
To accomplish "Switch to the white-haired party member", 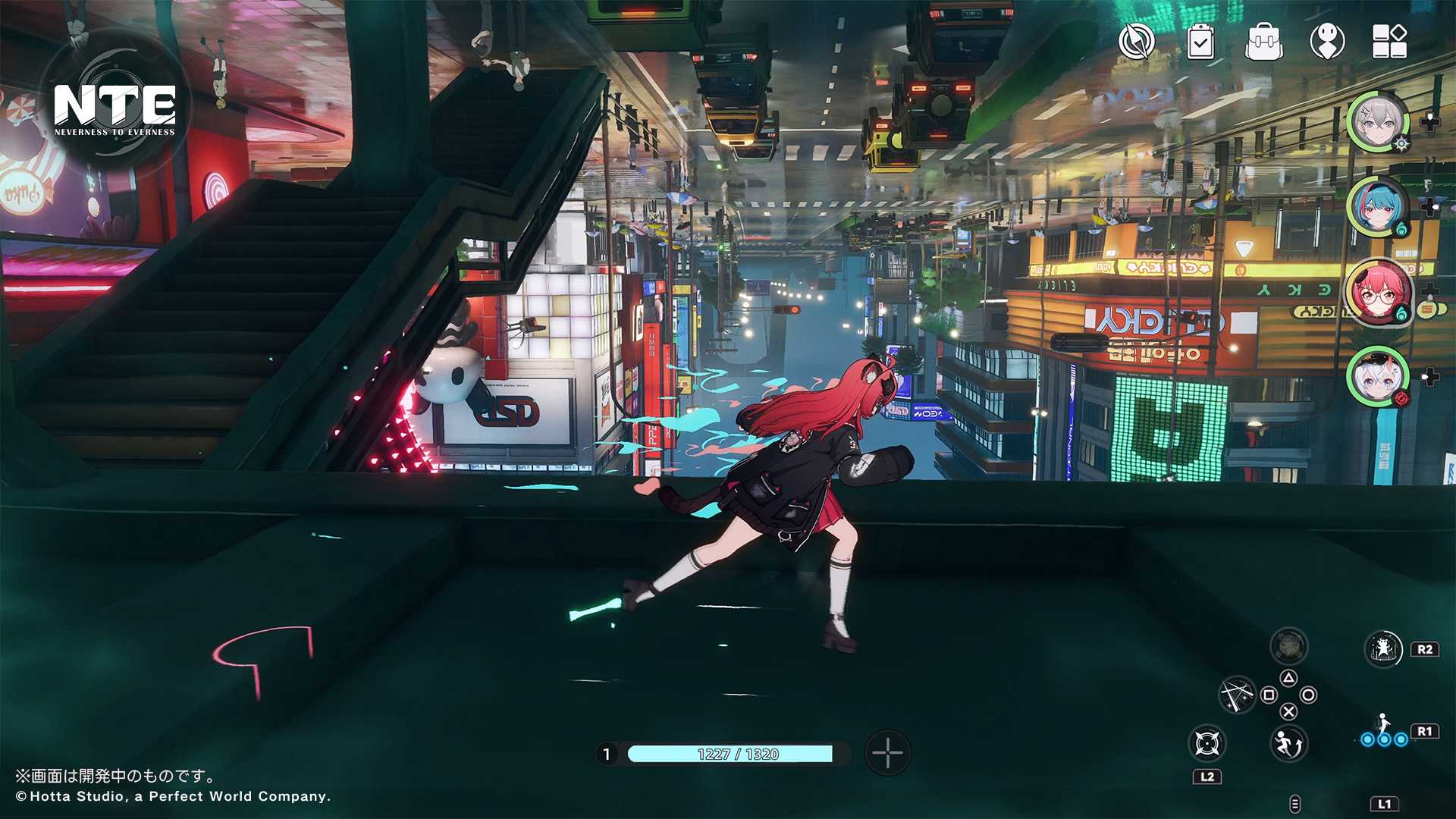I will click(1378, 376).
